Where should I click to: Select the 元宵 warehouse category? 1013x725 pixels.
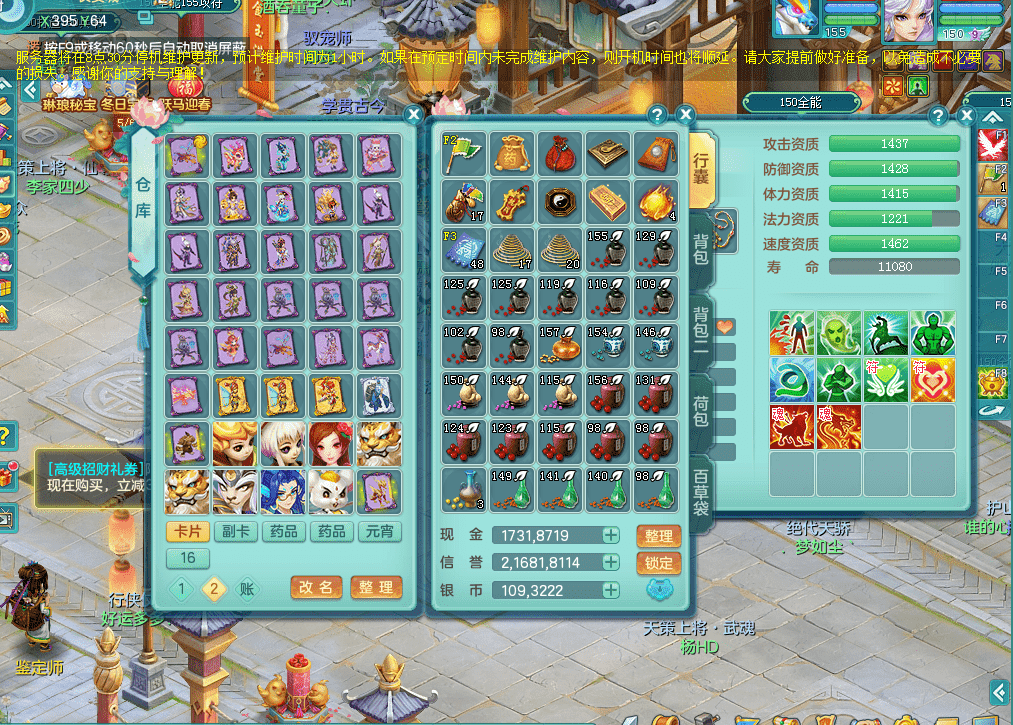[x=379, y=531]
